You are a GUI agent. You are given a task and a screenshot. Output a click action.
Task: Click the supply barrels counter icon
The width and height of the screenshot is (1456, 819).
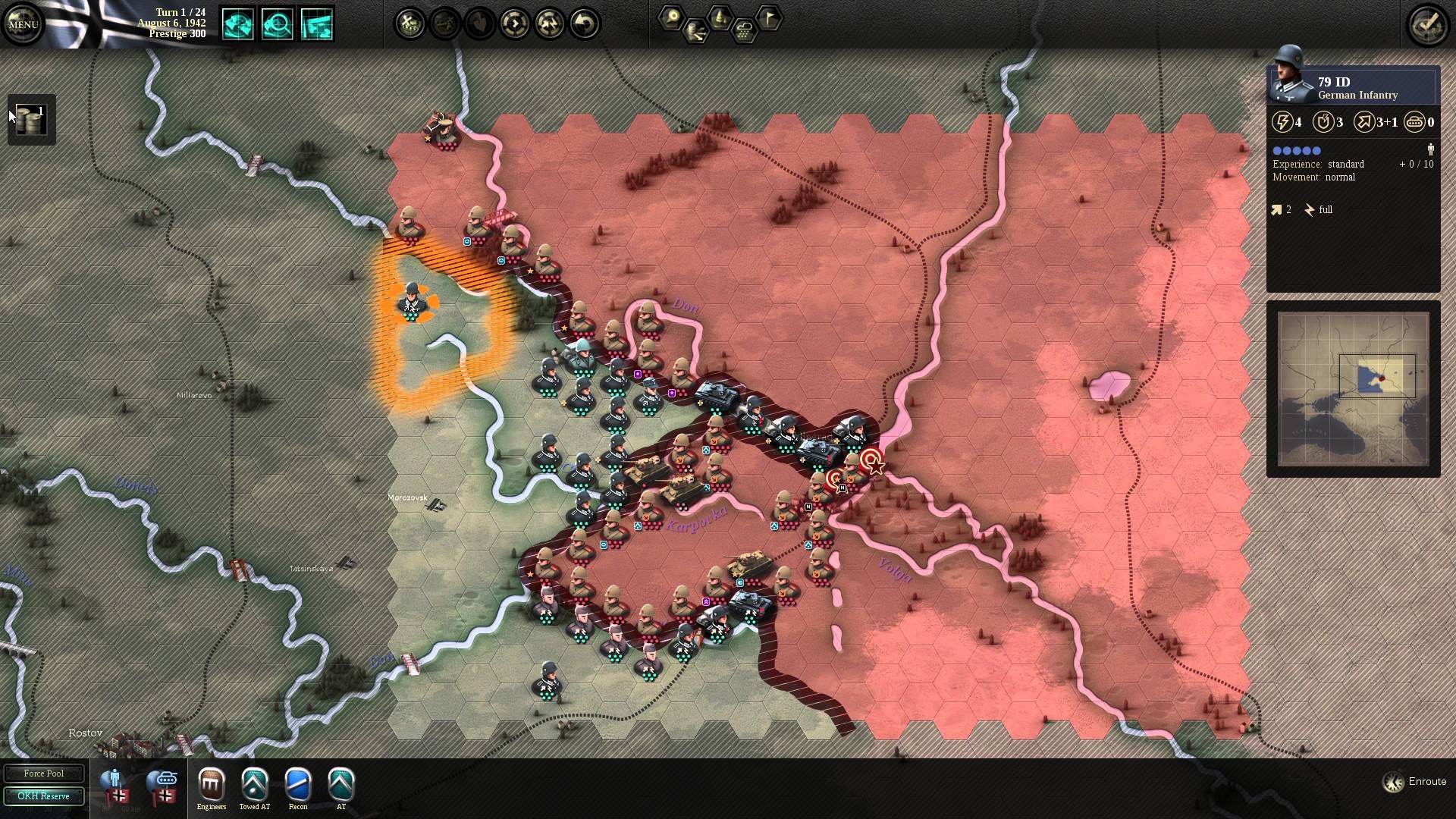(x=31, y=119)
